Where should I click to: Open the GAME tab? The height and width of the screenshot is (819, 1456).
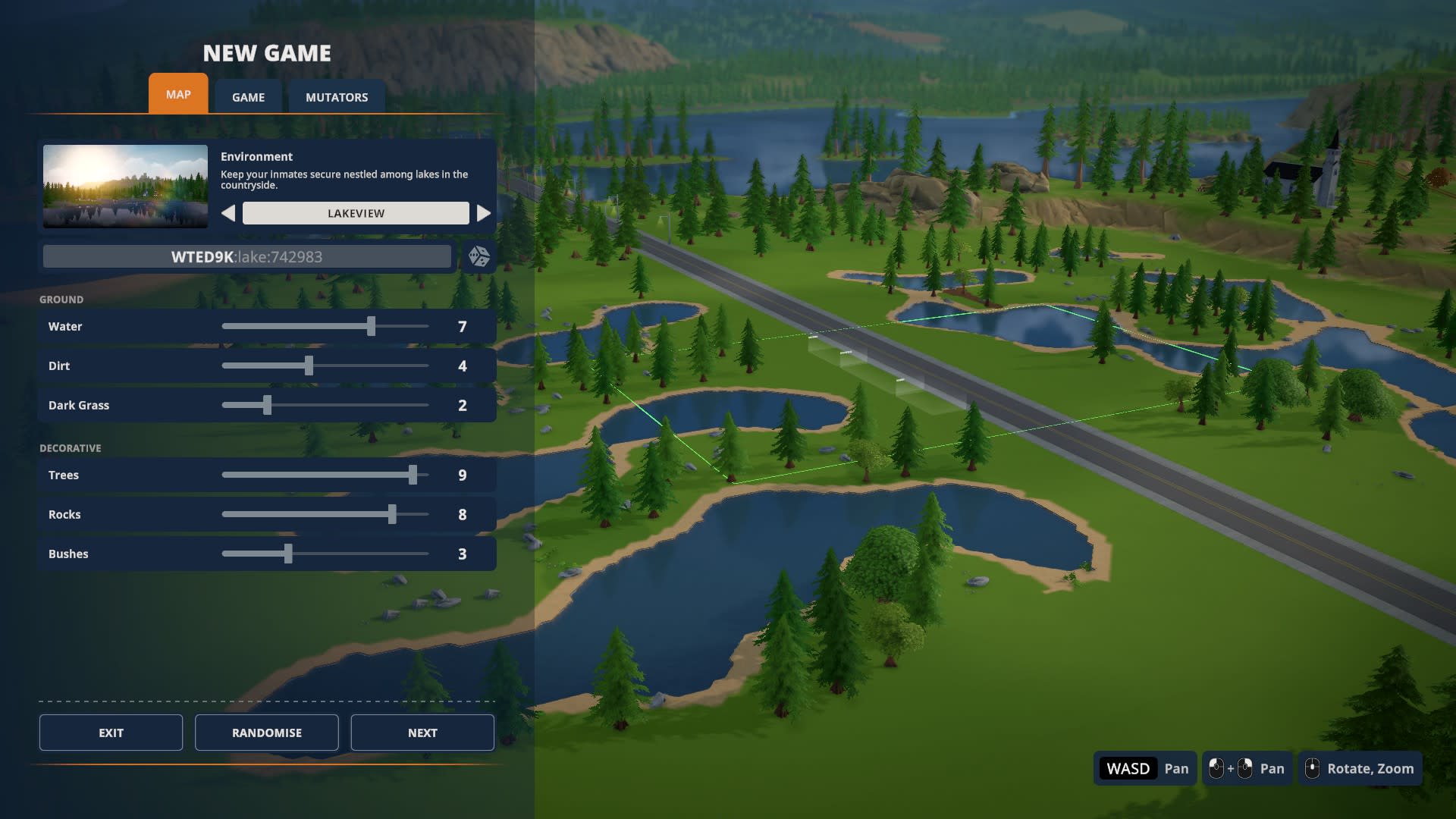tap(248, 97)
